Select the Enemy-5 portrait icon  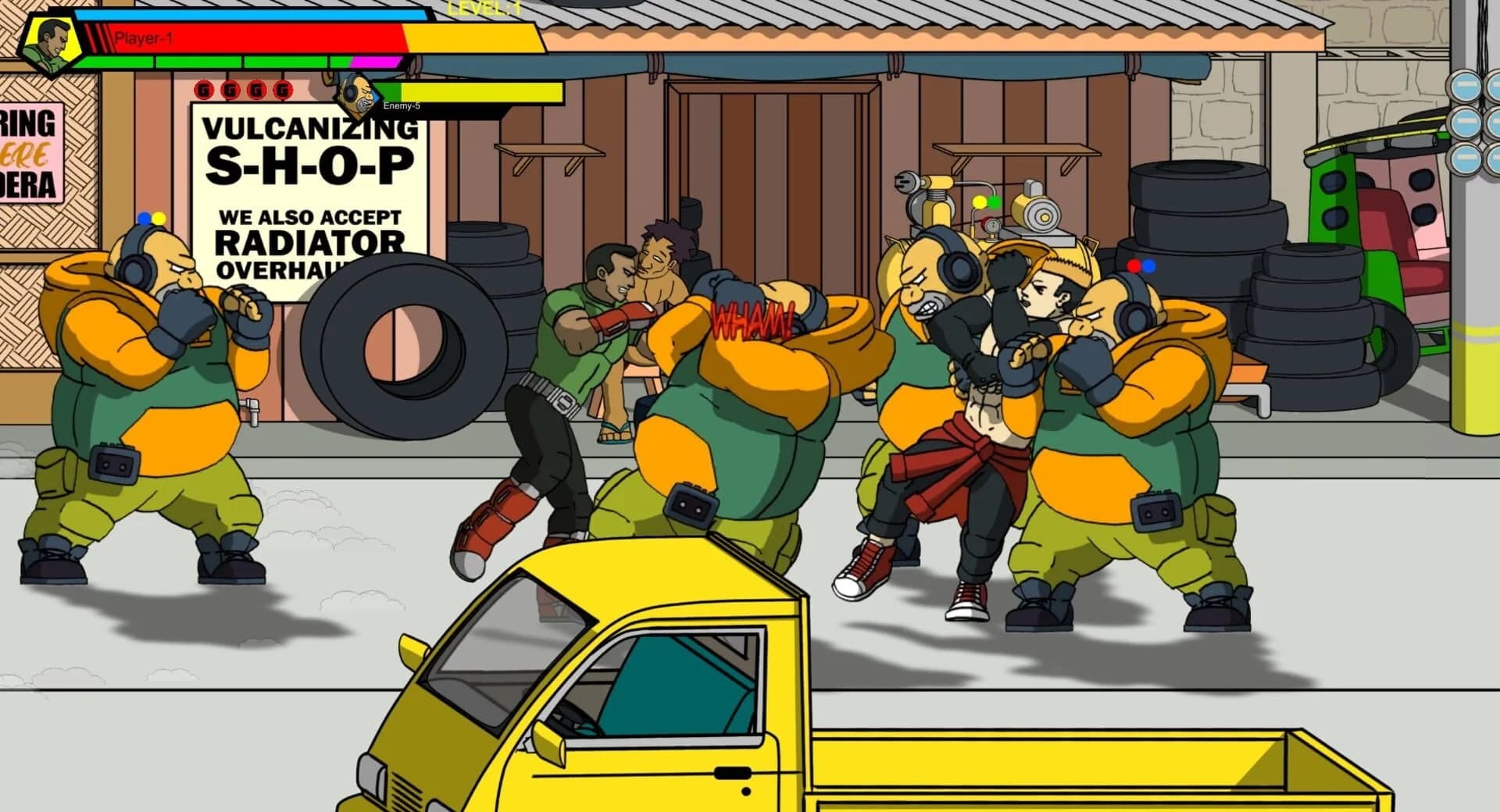point(358,95)
